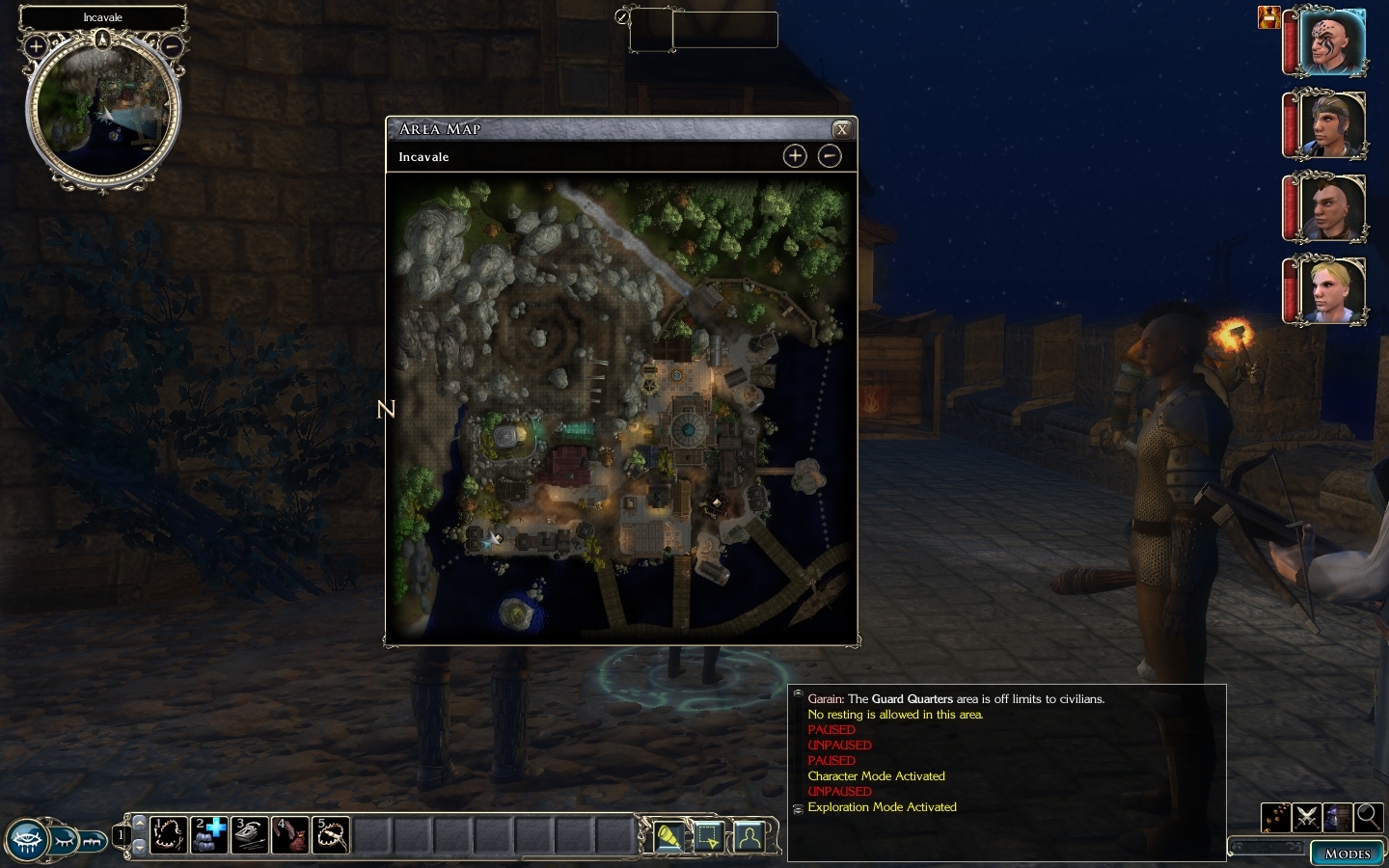The width and height of the screenshot is (1389, 868).
Task: Activate the magnifying glass search mode
Action: 1368,818
